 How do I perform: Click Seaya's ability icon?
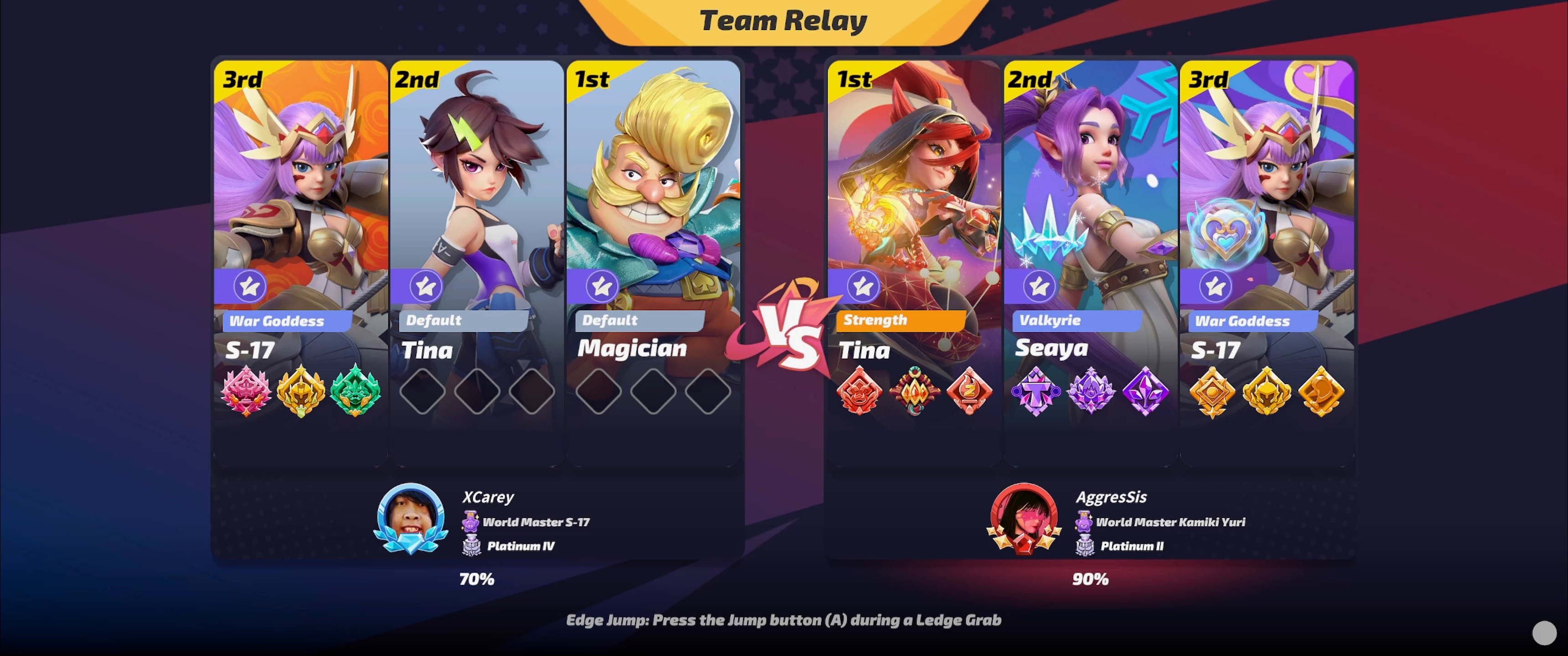tap(1039, 286)
